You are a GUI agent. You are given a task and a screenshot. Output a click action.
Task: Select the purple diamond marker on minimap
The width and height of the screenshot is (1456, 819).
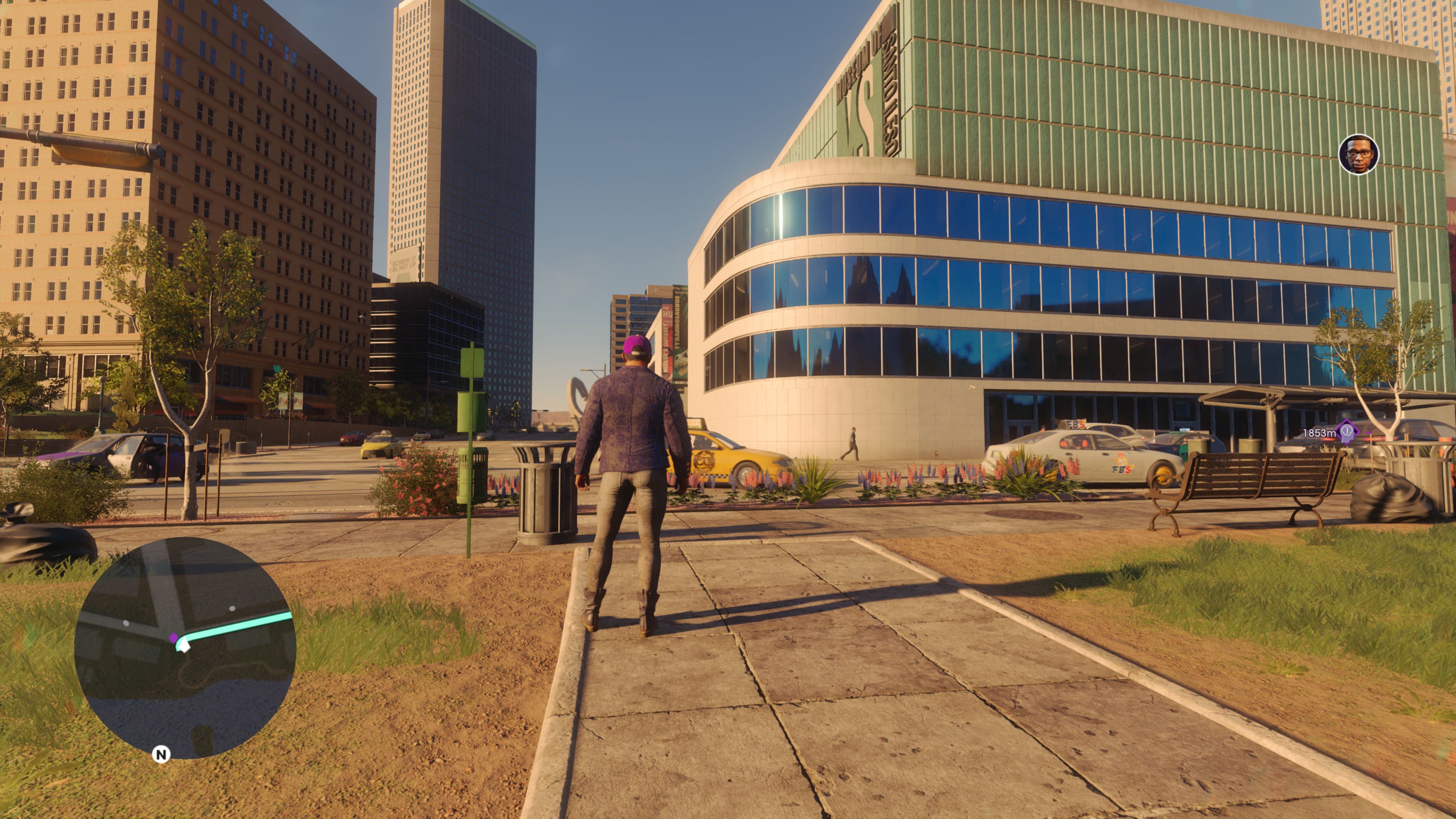click(x=174, y=638)
